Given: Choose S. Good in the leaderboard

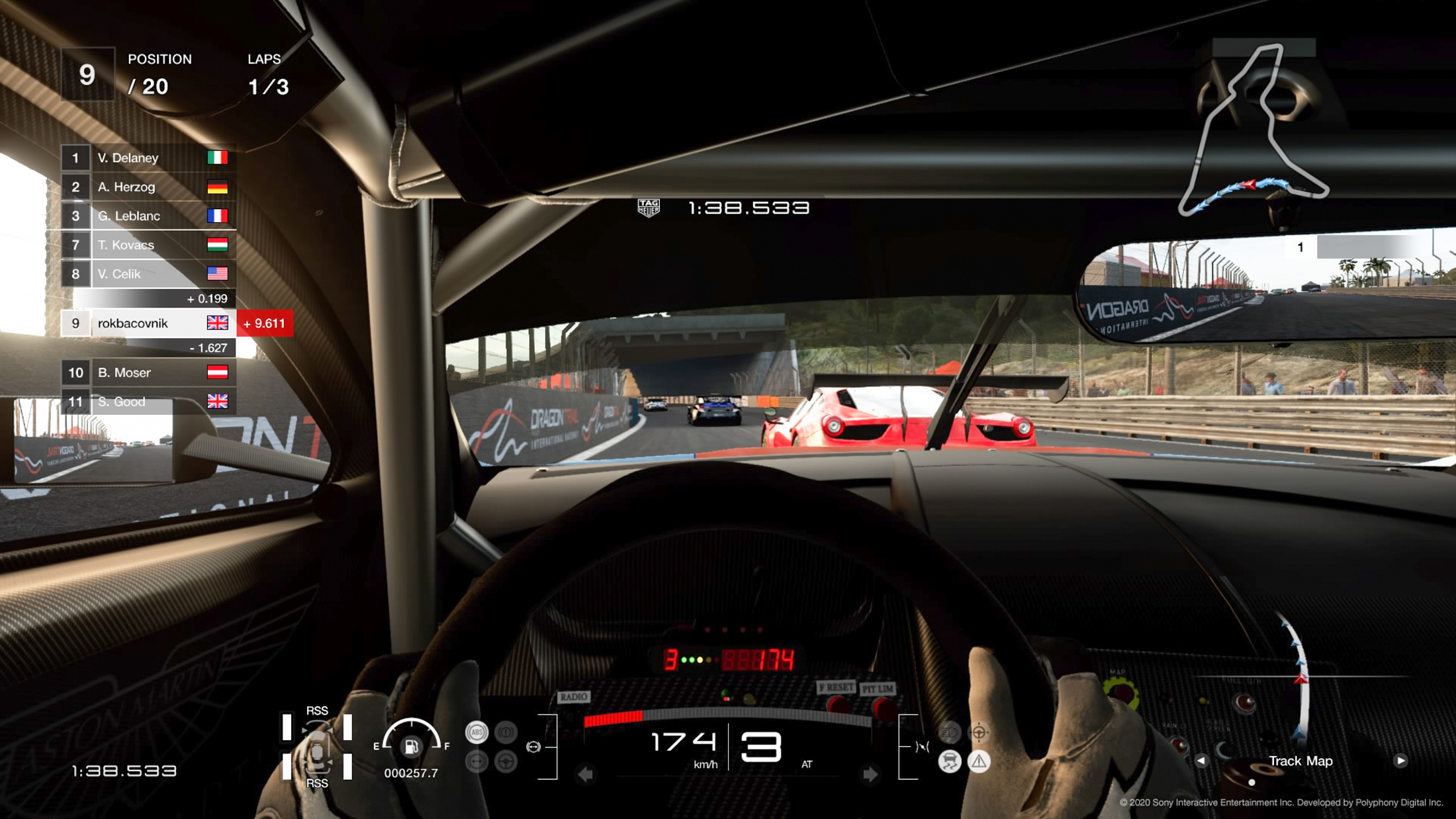Looking at the screenshot, I should [x=147, y=402].
